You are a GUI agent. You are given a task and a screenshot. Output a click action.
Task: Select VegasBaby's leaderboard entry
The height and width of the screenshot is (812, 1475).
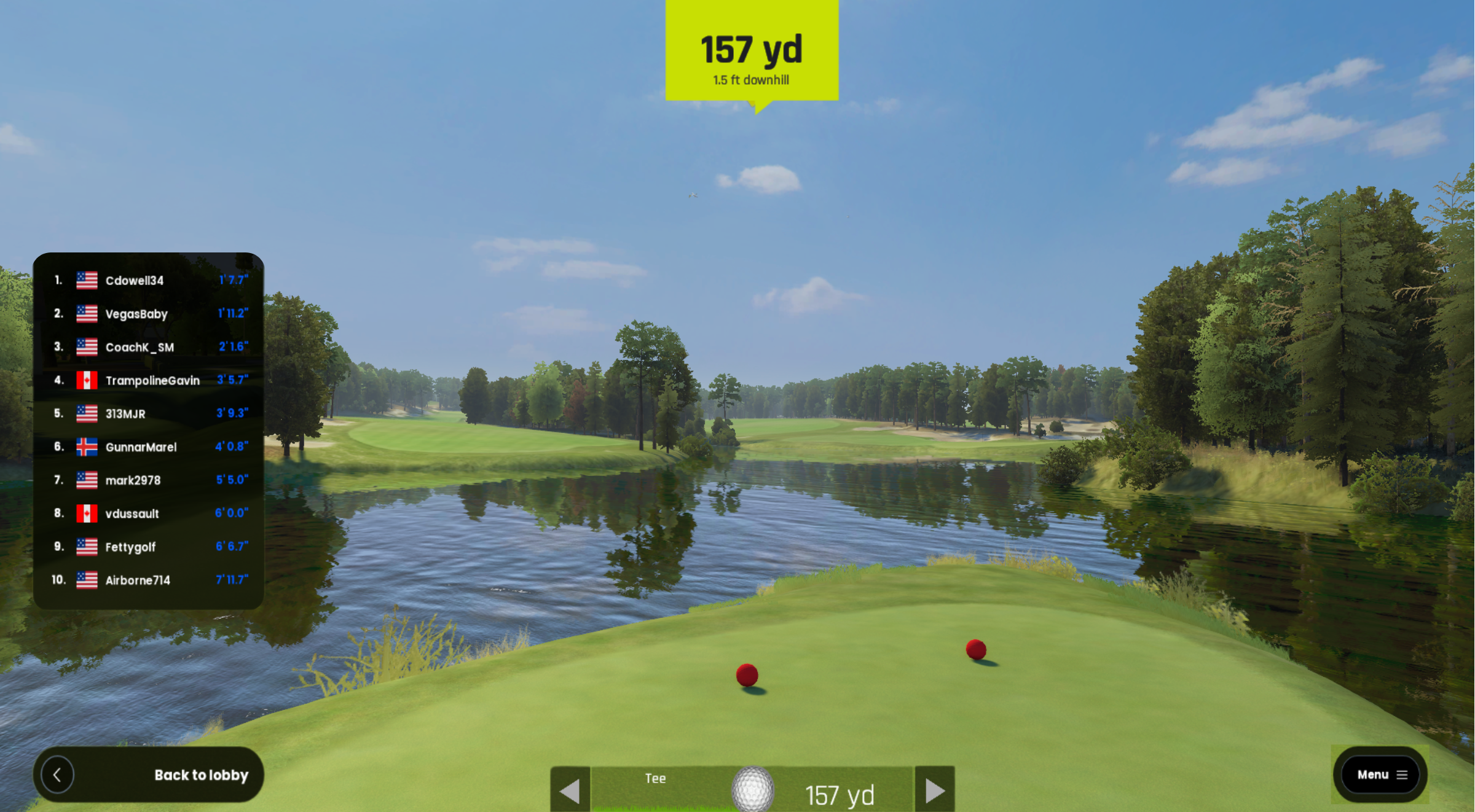[149, 314]
